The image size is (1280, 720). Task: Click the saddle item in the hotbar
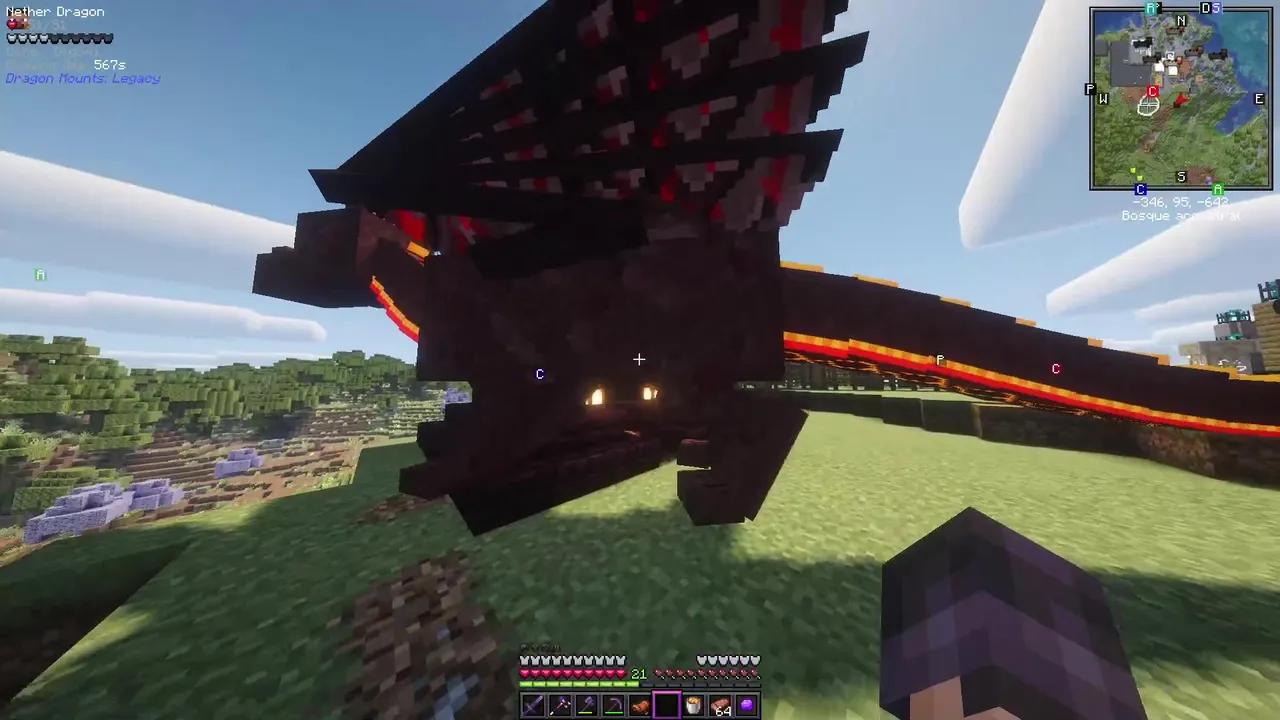pos(639,706)
